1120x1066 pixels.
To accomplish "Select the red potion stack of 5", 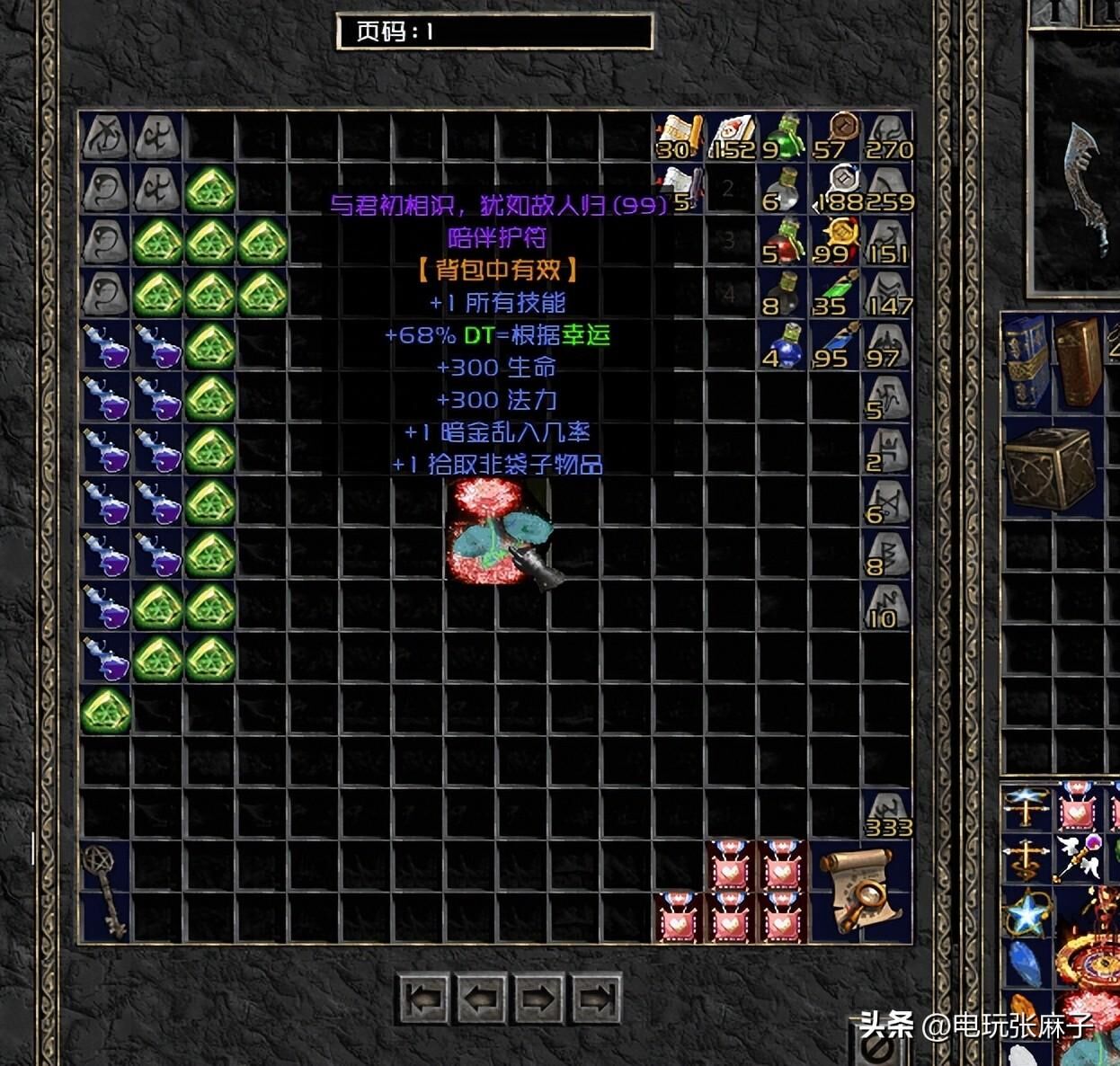I will coord(784,242).
